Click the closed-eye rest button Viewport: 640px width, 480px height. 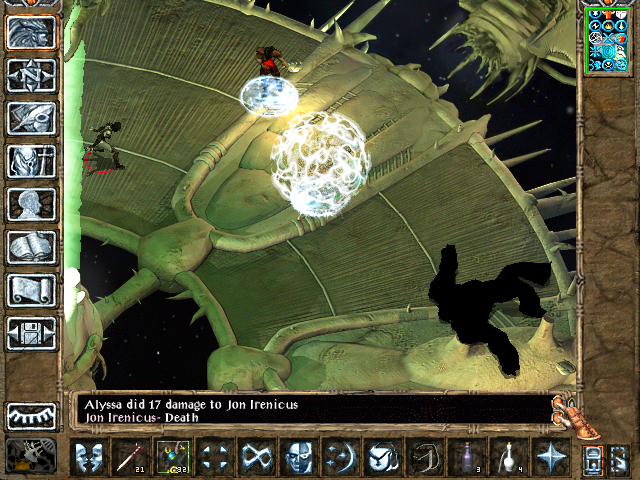[31, 415]
